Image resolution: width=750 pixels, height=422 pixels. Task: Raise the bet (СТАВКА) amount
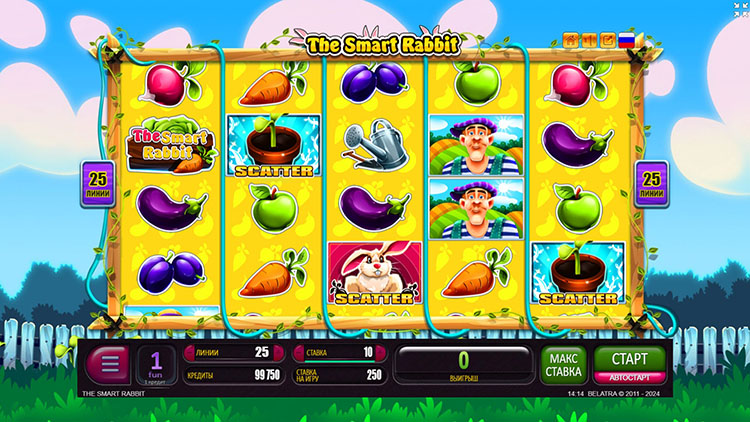381,352
